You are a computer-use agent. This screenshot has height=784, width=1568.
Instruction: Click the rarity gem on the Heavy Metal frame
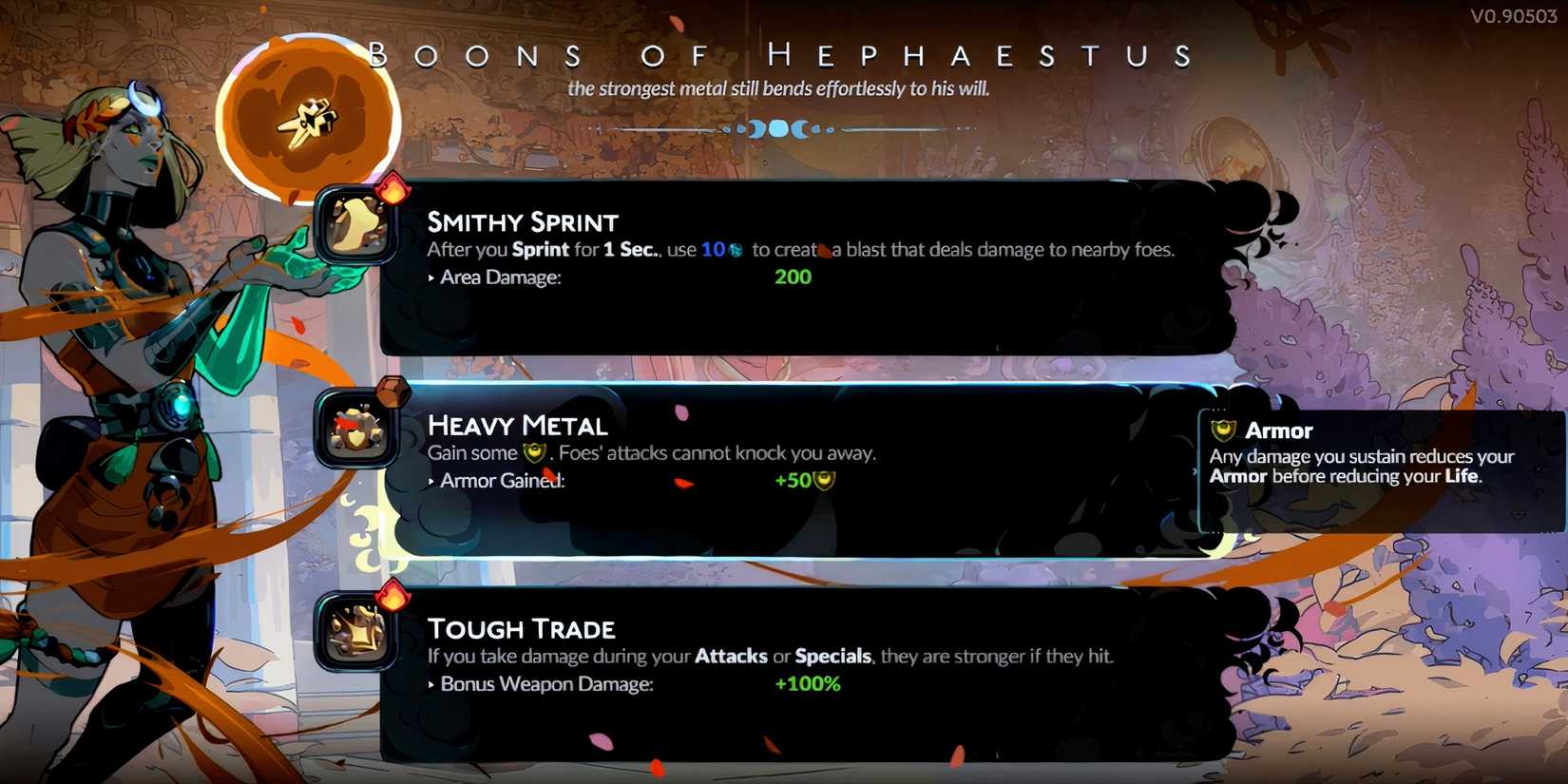pos(392,391)
